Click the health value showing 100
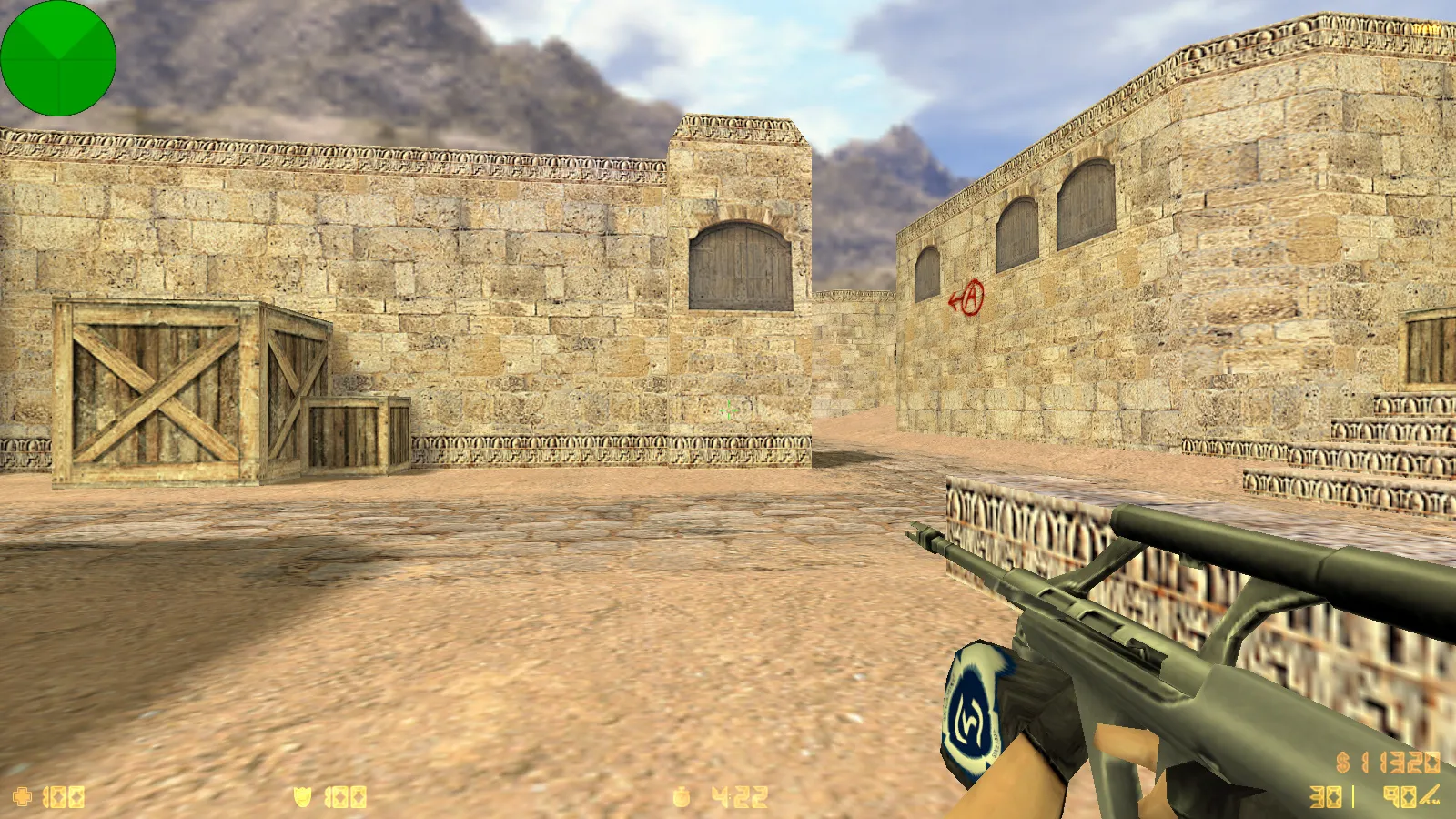 (x=64, y=796)
